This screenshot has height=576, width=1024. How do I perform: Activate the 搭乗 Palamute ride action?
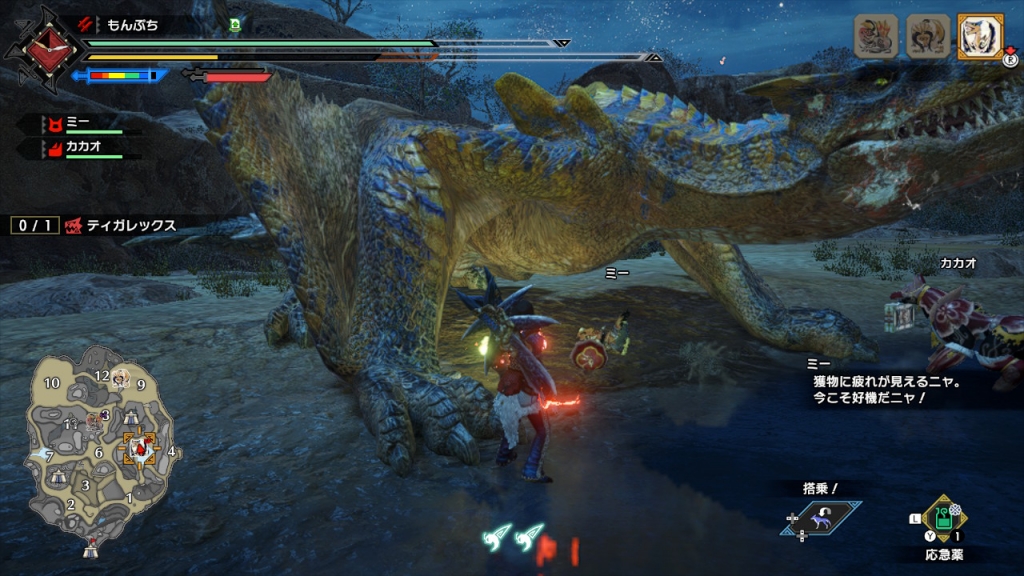pyautogui.click(x=822, y=517)
